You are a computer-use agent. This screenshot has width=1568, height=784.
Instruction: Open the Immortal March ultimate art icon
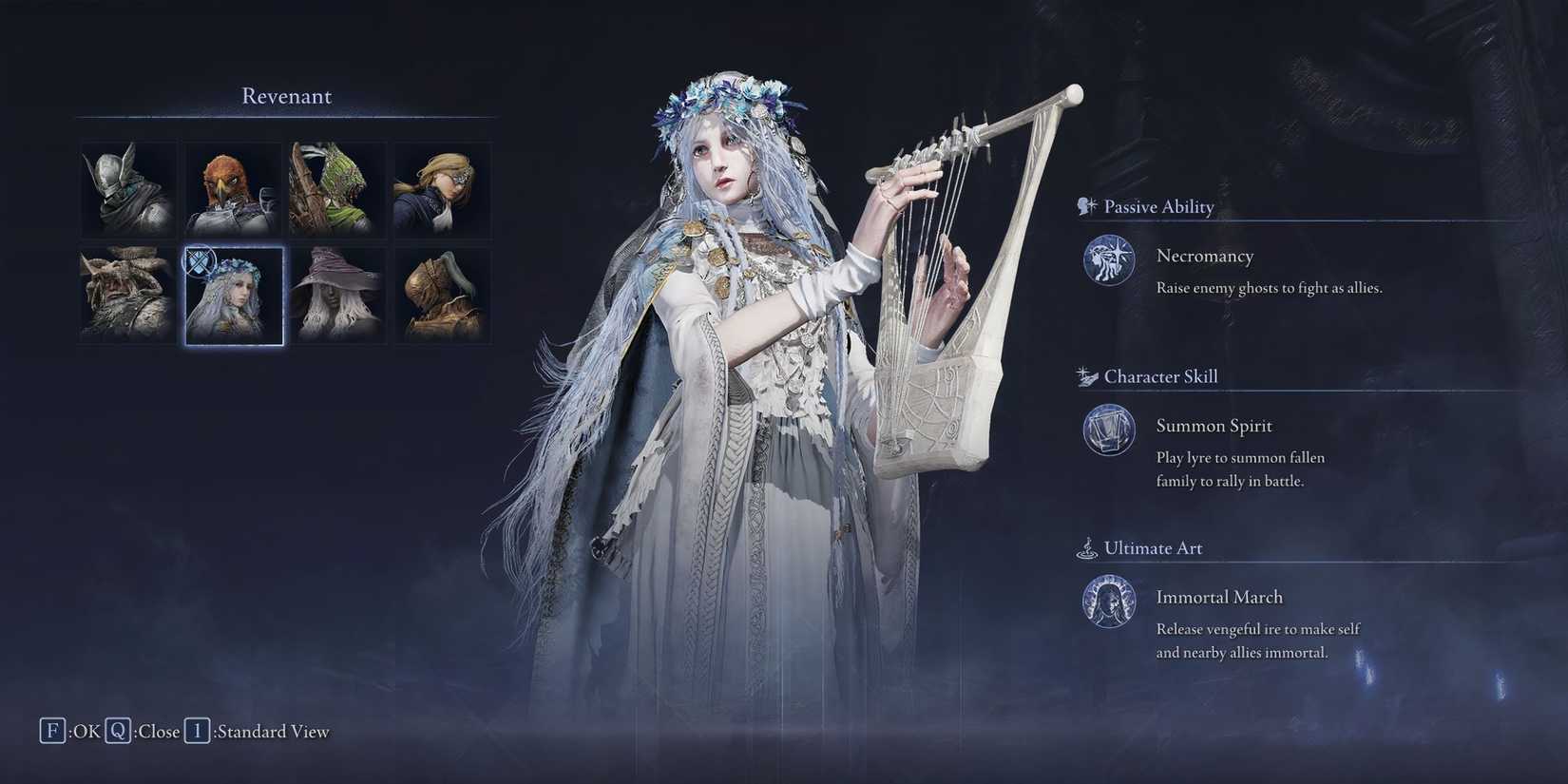(1108, 602)
